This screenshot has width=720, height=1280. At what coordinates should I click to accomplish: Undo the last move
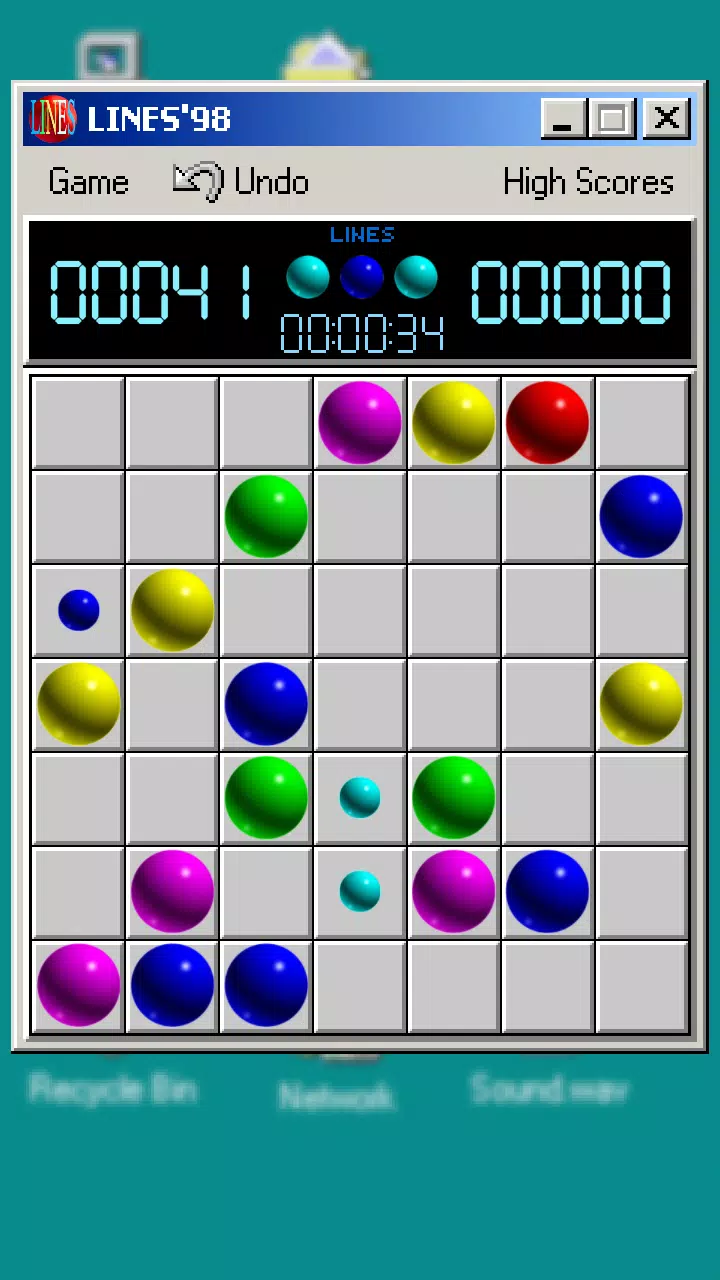tap(242, 182)
